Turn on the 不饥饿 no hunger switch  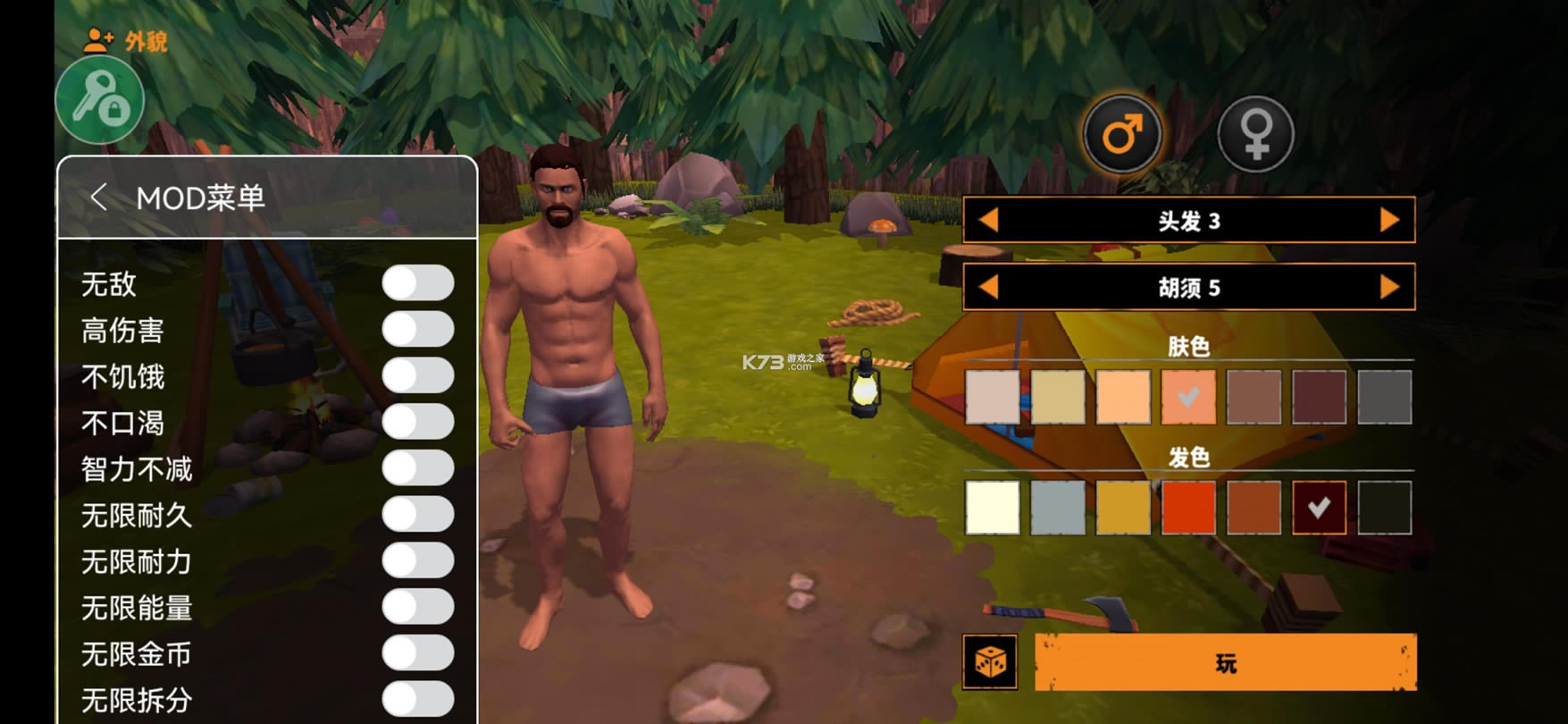coord(417,376)
